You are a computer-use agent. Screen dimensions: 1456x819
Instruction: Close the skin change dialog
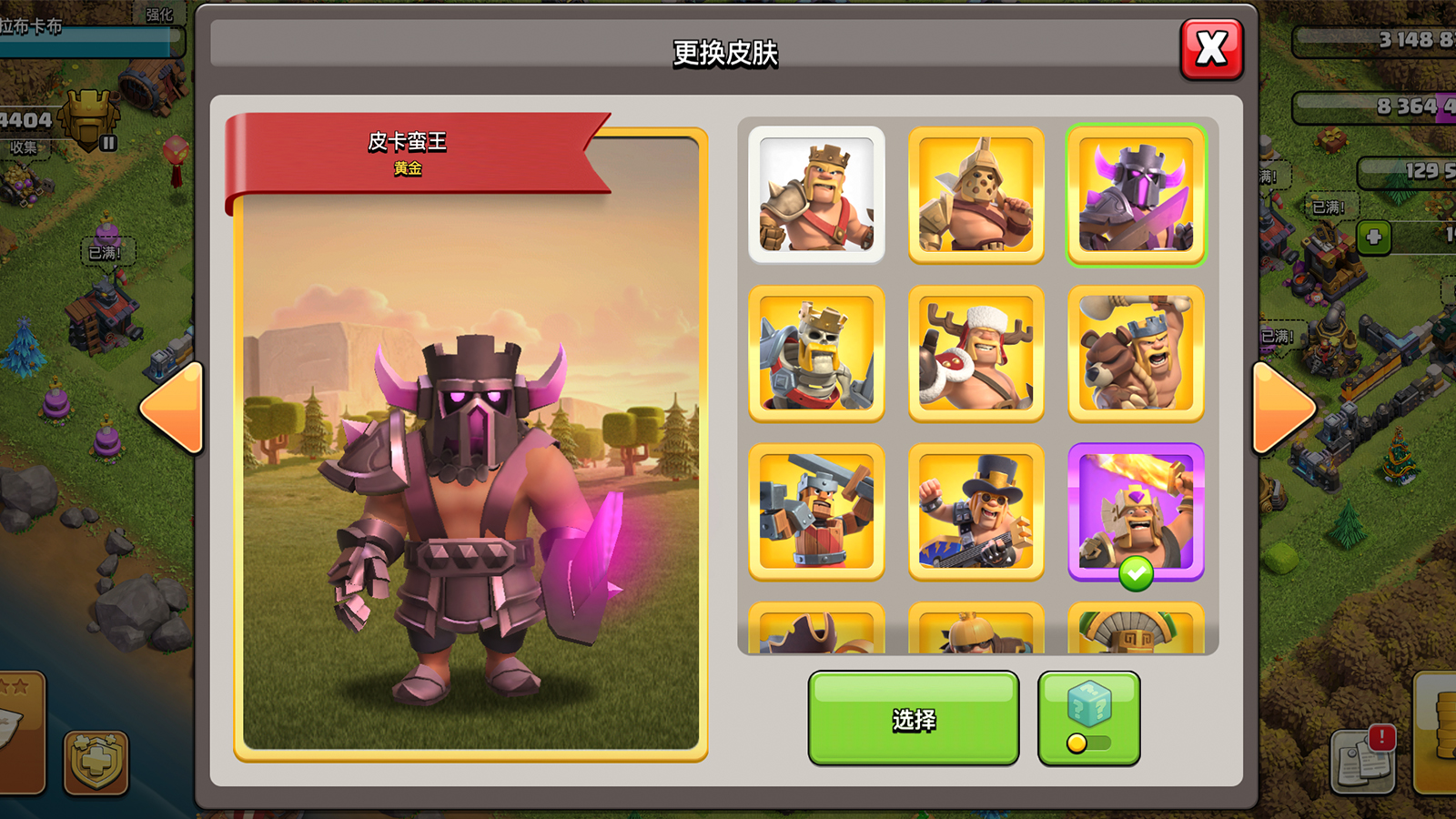1211,49
